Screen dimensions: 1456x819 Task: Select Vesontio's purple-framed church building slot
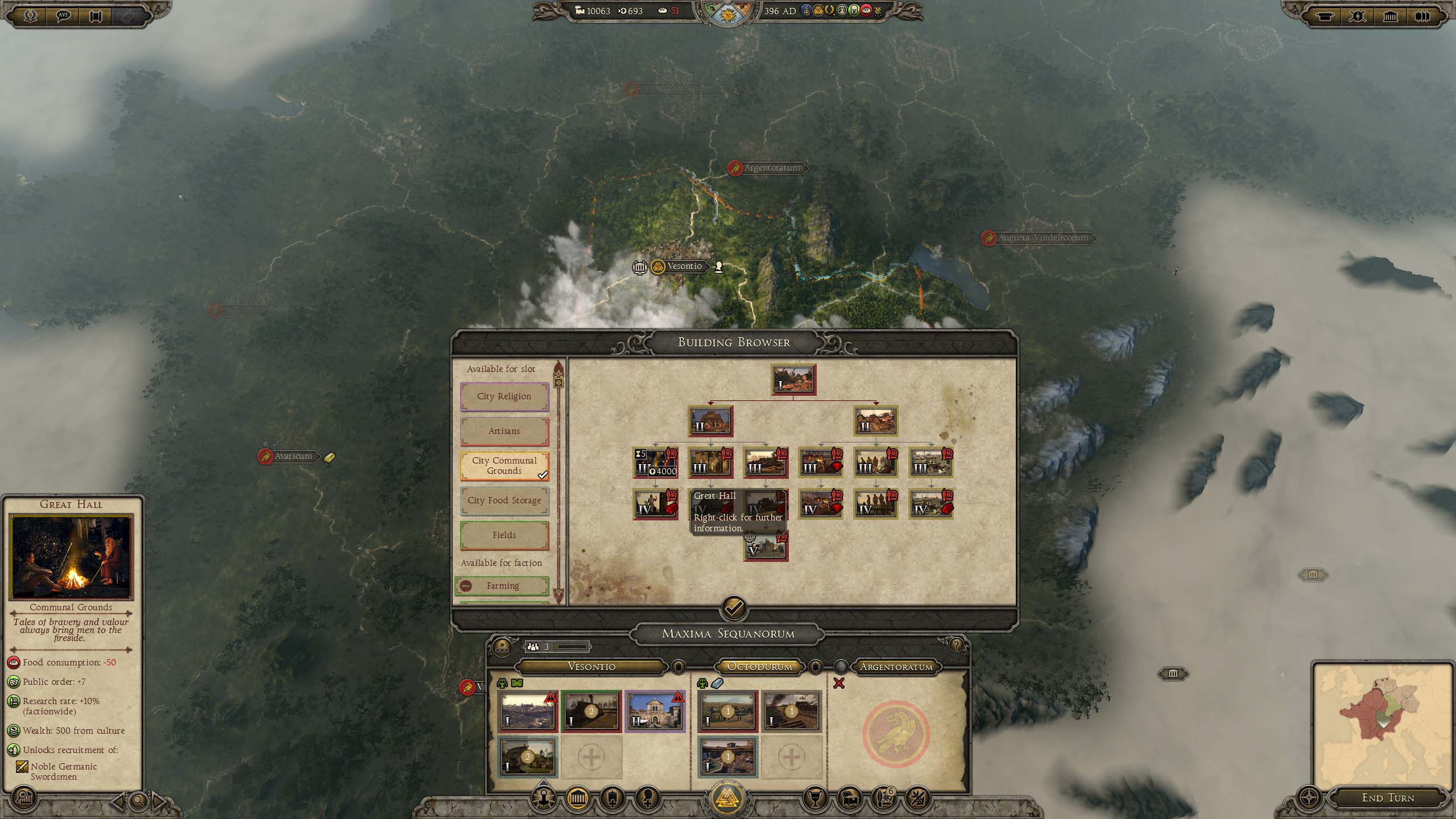[x=655, y=712]
